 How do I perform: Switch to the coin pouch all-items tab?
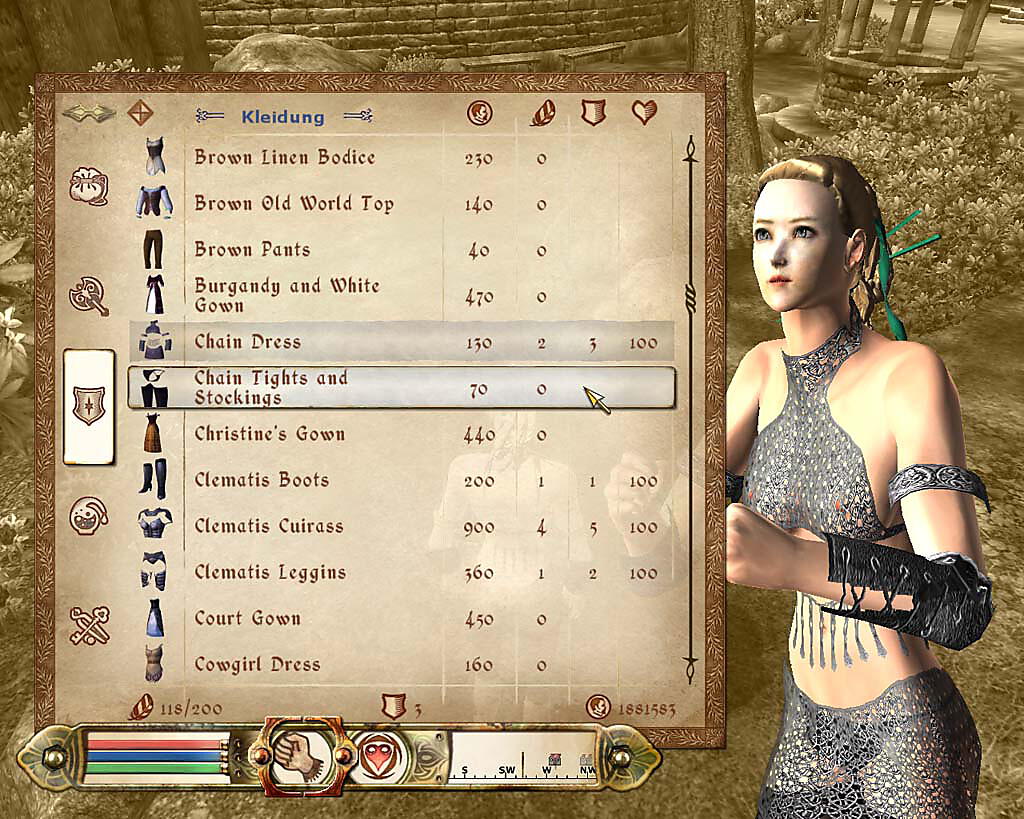[87, 187]
